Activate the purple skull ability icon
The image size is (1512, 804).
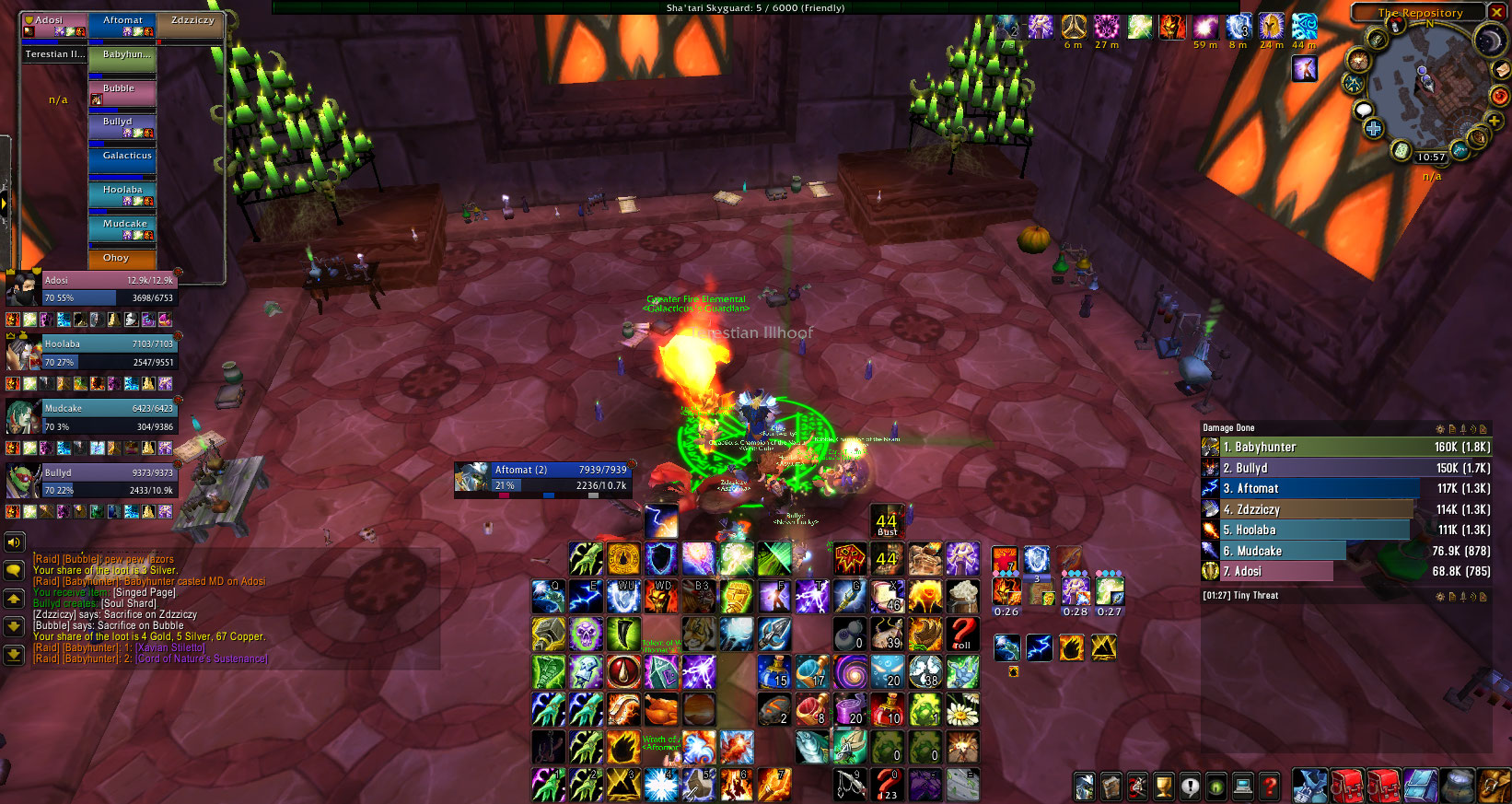(586, 634)
